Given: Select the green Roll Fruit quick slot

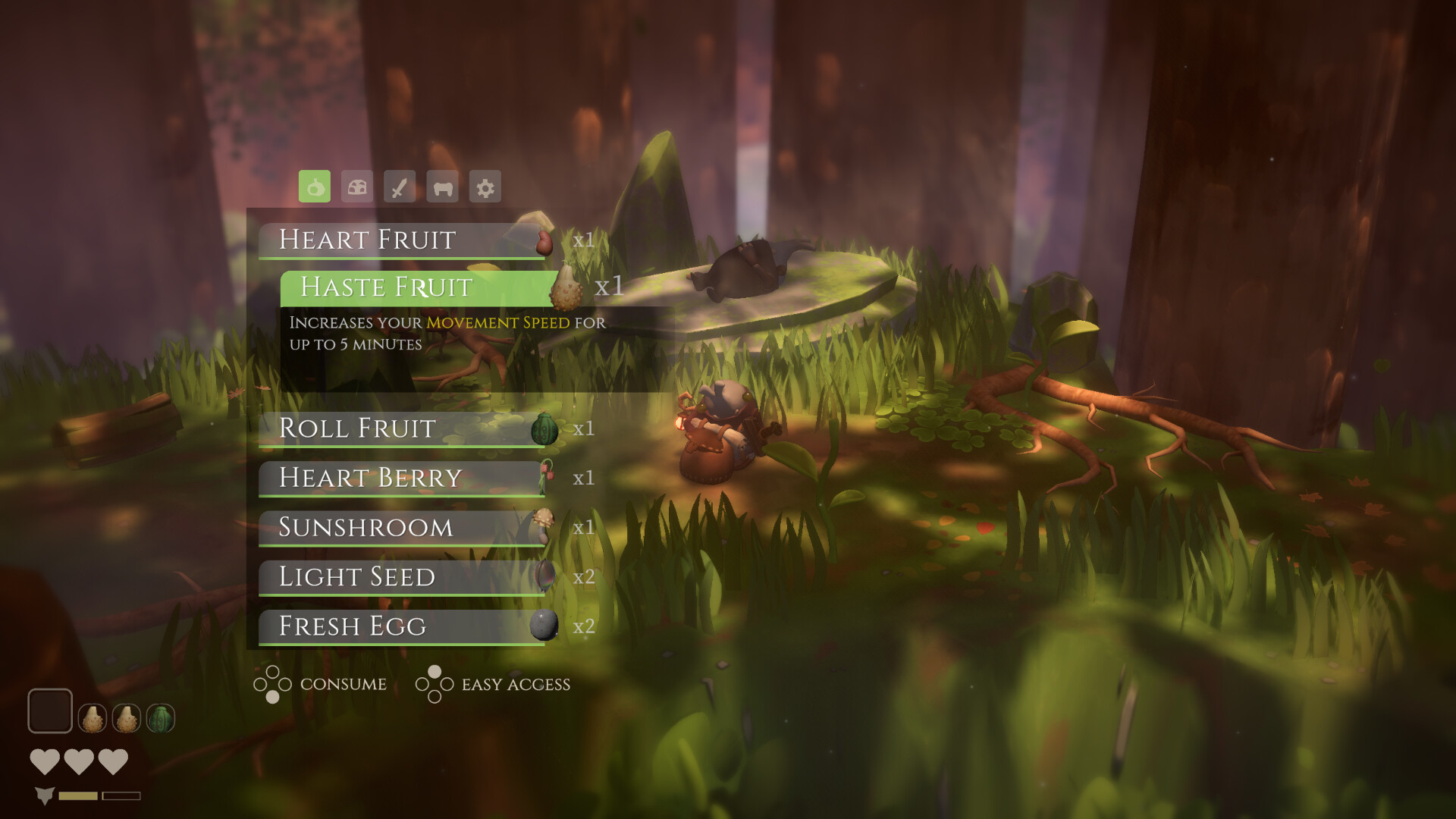Looking at the screenshot, I should [x=160, y=718].
